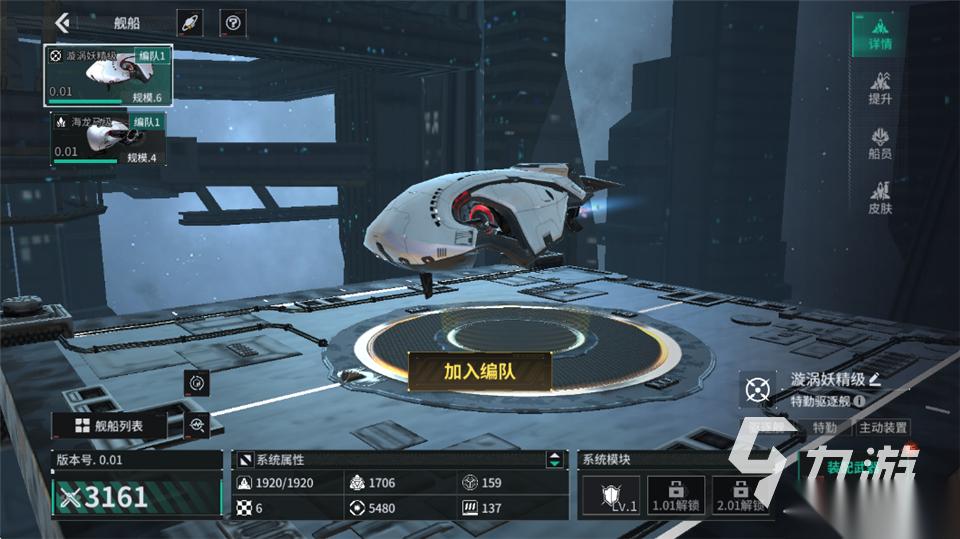
Task: Select the Lv.1 shield system module
Action: pos(612,494)
